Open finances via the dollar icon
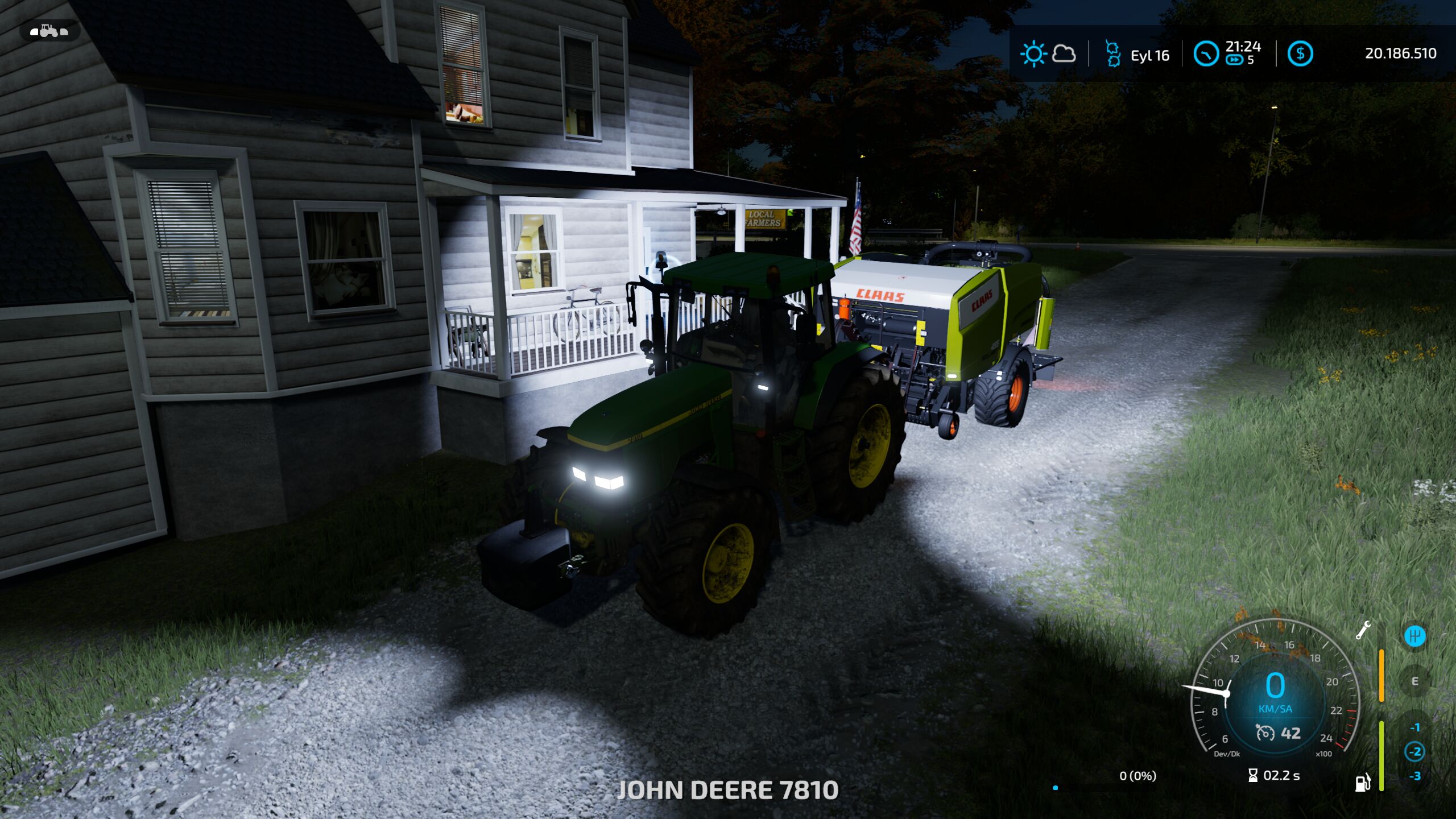The image size is (1456, 819). [1300, 54]
